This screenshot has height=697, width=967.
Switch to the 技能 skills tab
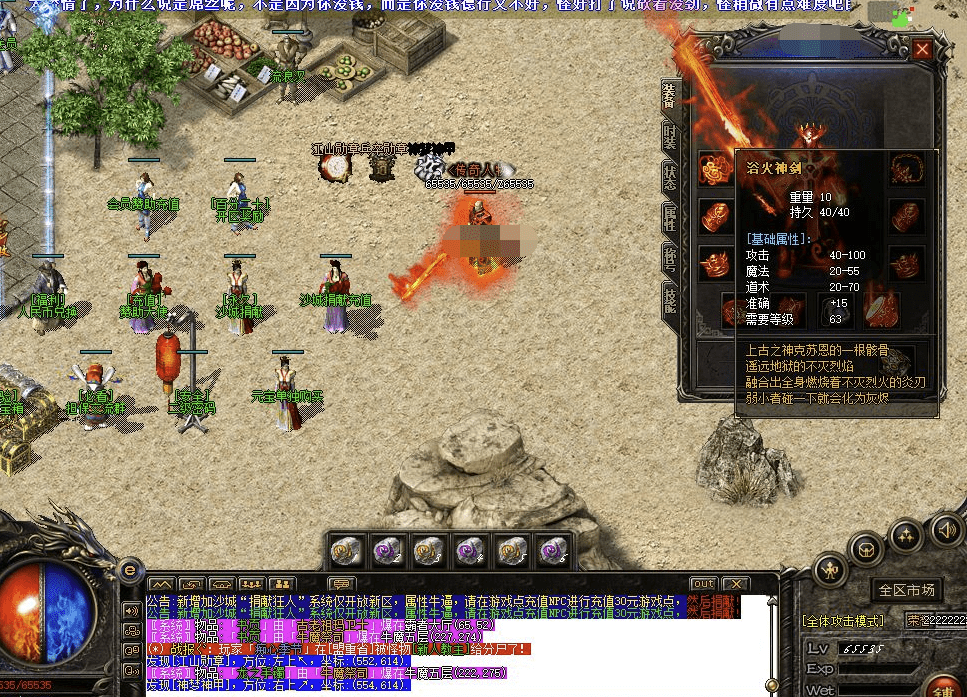669,301
